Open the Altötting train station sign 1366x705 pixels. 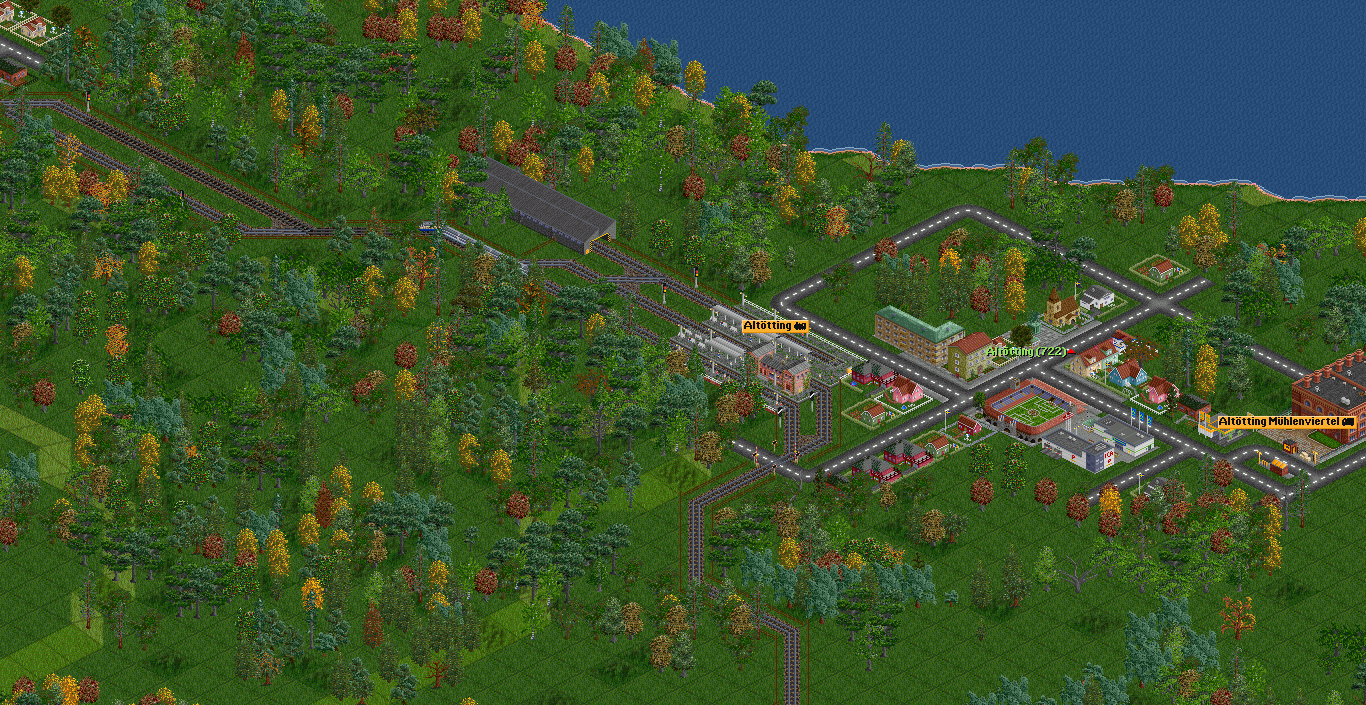(x=774, y=326)
